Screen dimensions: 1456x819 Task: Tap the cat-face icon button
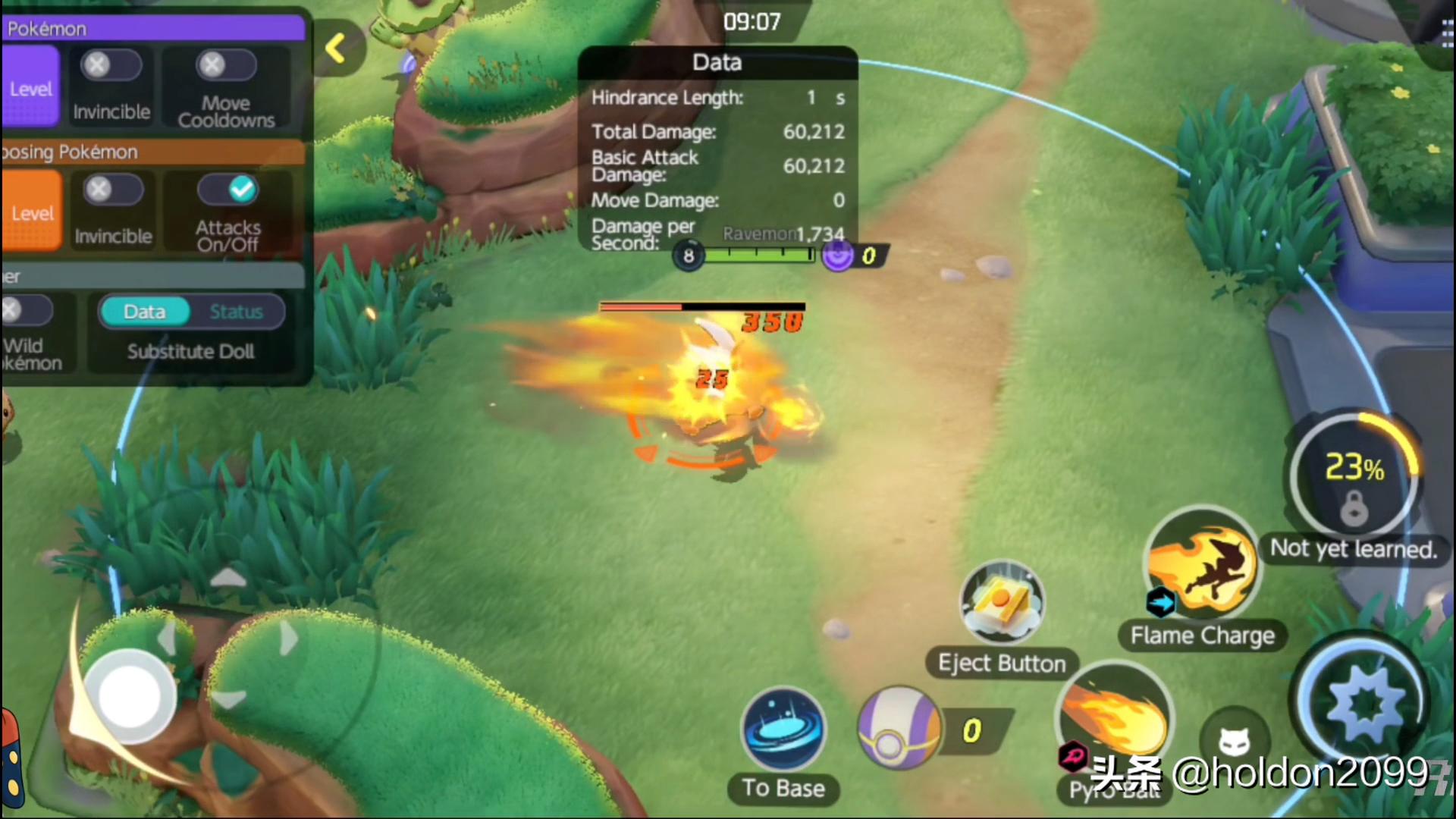click(x=1235, y=740)
